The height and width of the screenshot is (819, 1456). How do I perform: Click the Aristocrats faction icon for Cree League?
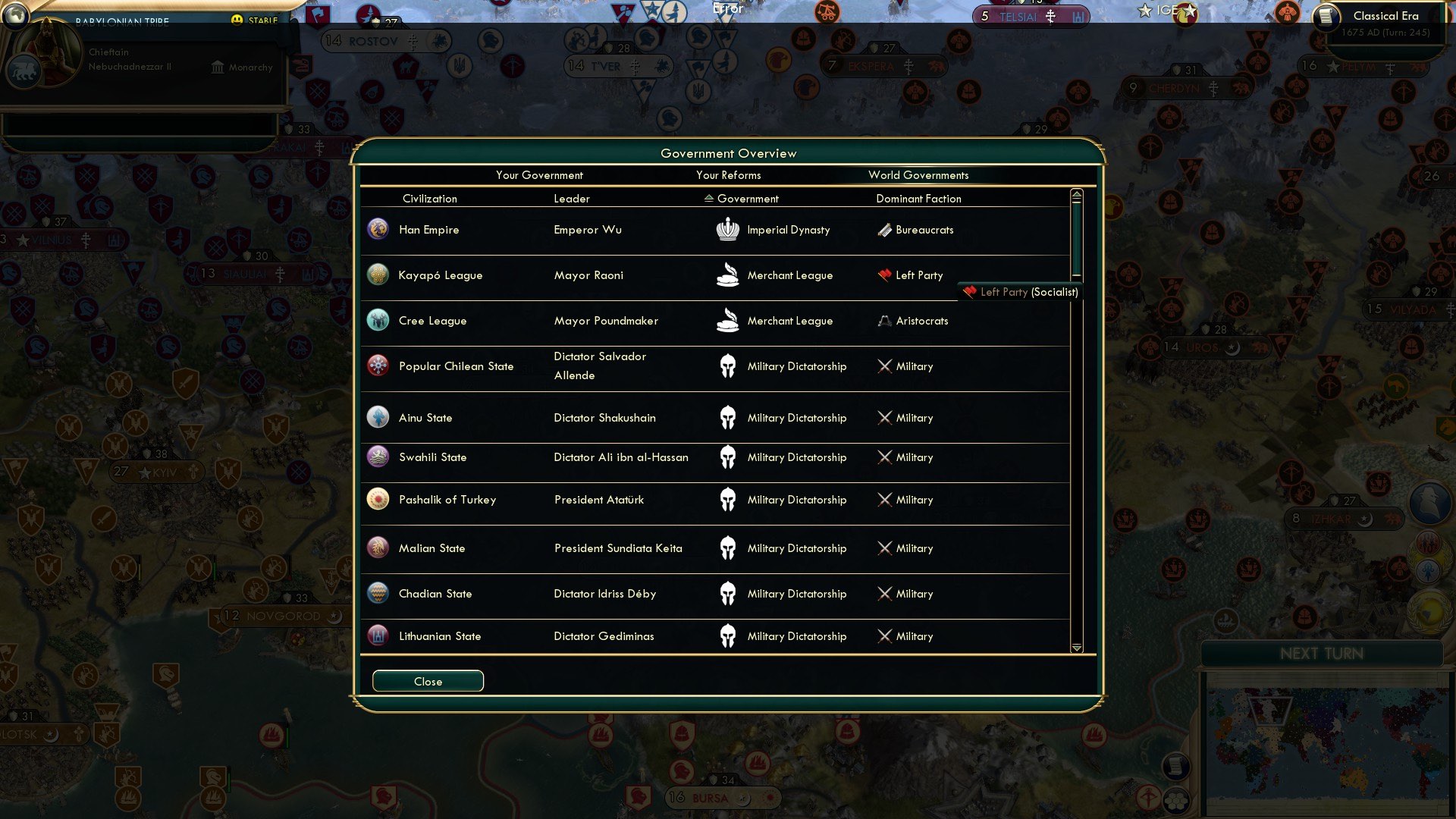884,320
